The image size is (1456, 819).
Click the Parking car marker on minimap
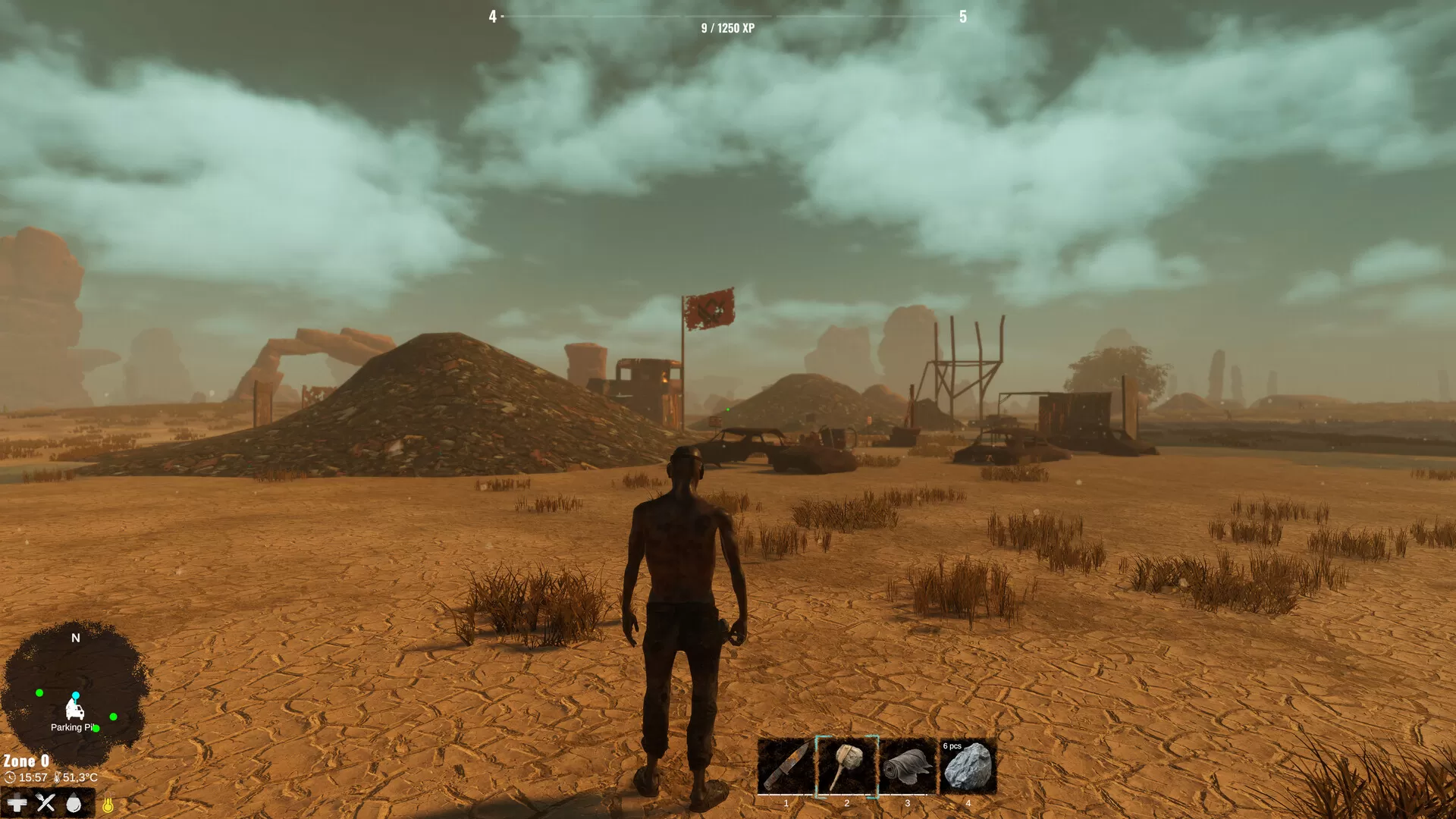pyautogui.click(x=74, y=710)
